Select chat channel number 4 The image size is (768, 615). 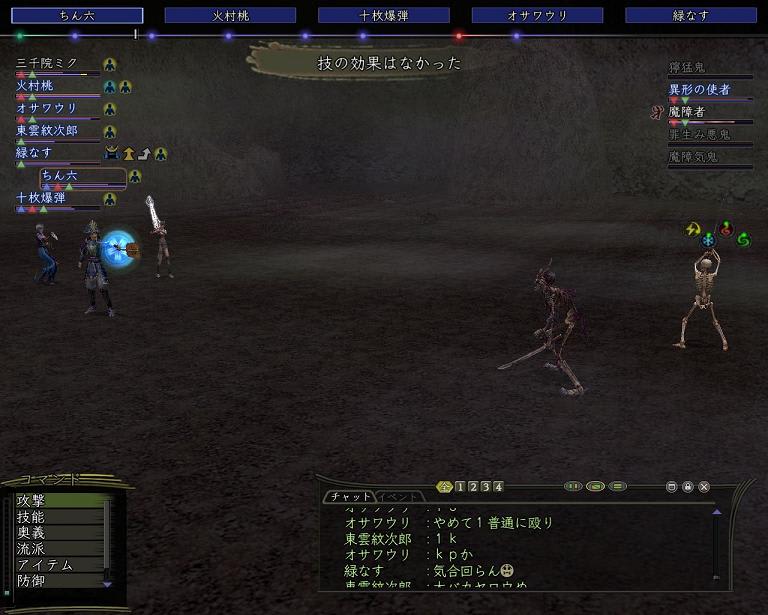point(497,487)
